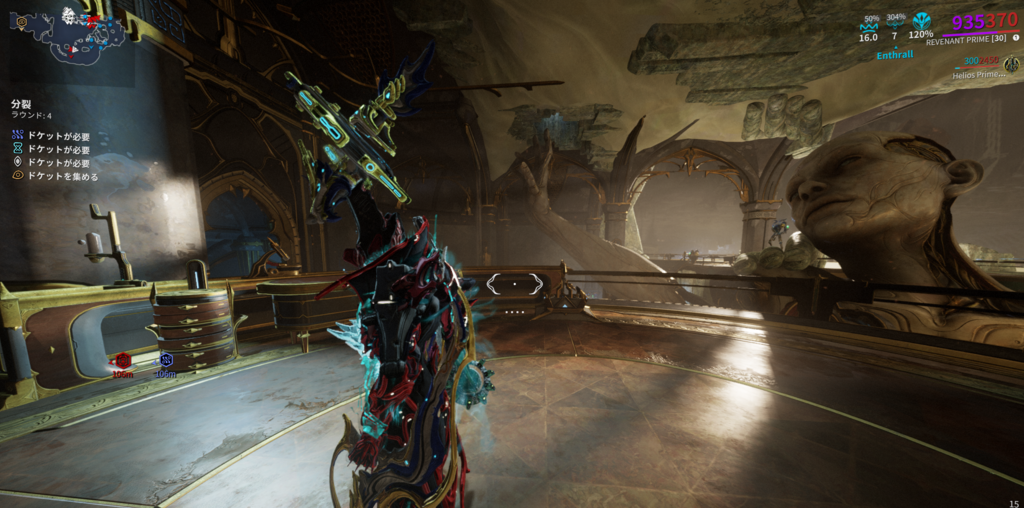Select the blue three-wave docket objective icon
This screenshot has height=508, width=1024.
(x=18, y=135)
